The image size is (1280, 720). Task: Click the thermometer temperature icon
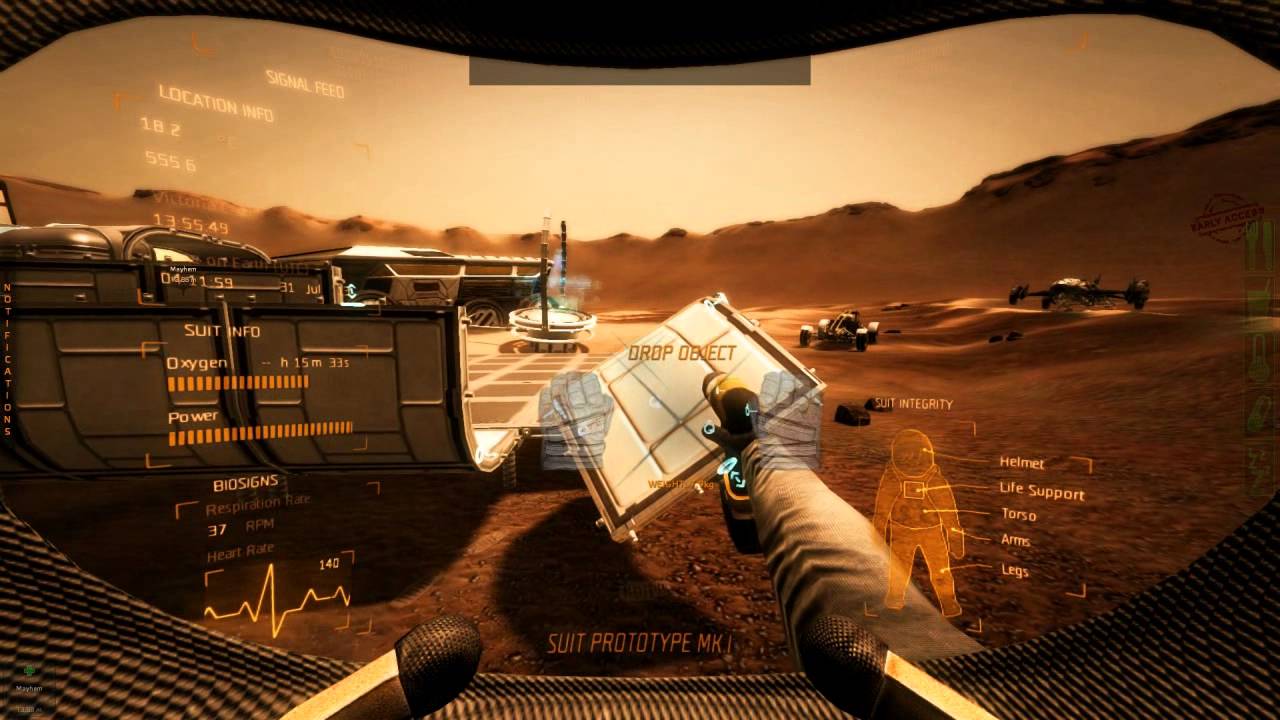tap(1259, 358)
